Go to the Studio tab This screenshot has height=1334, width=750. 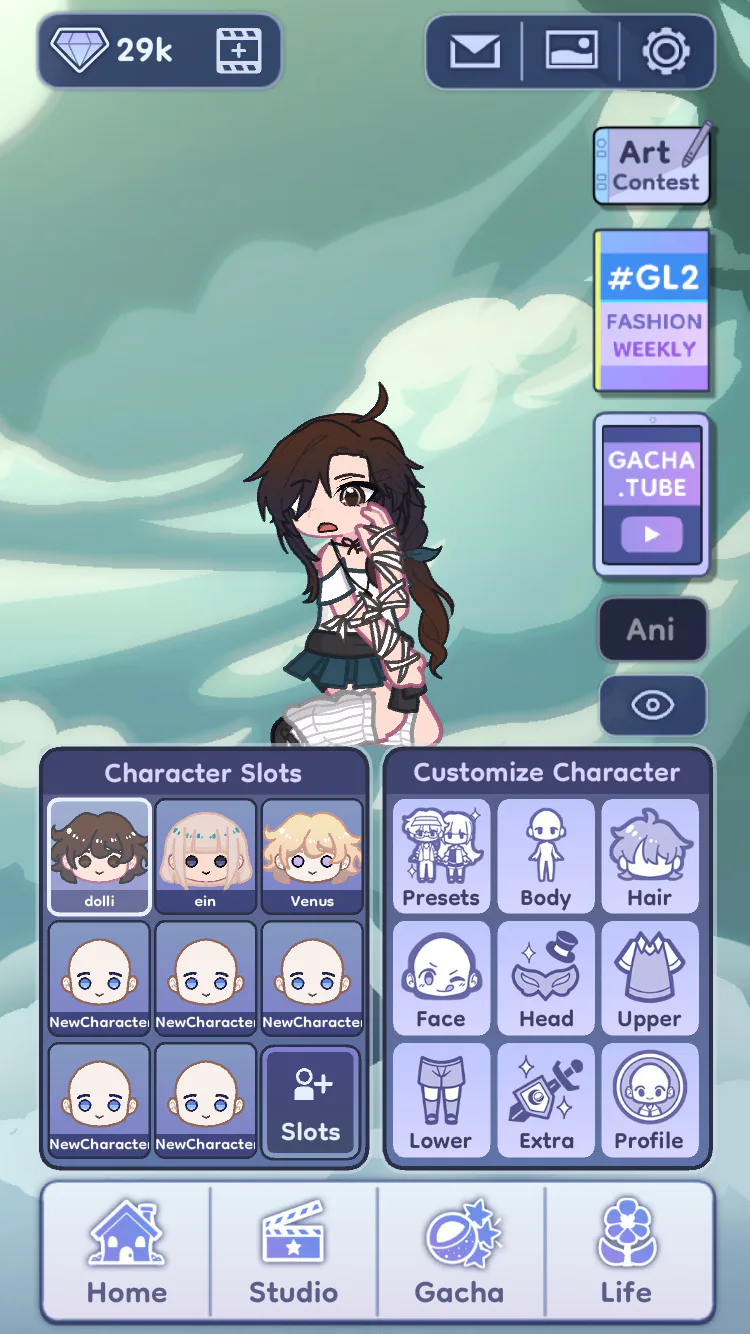[294, 1253]
